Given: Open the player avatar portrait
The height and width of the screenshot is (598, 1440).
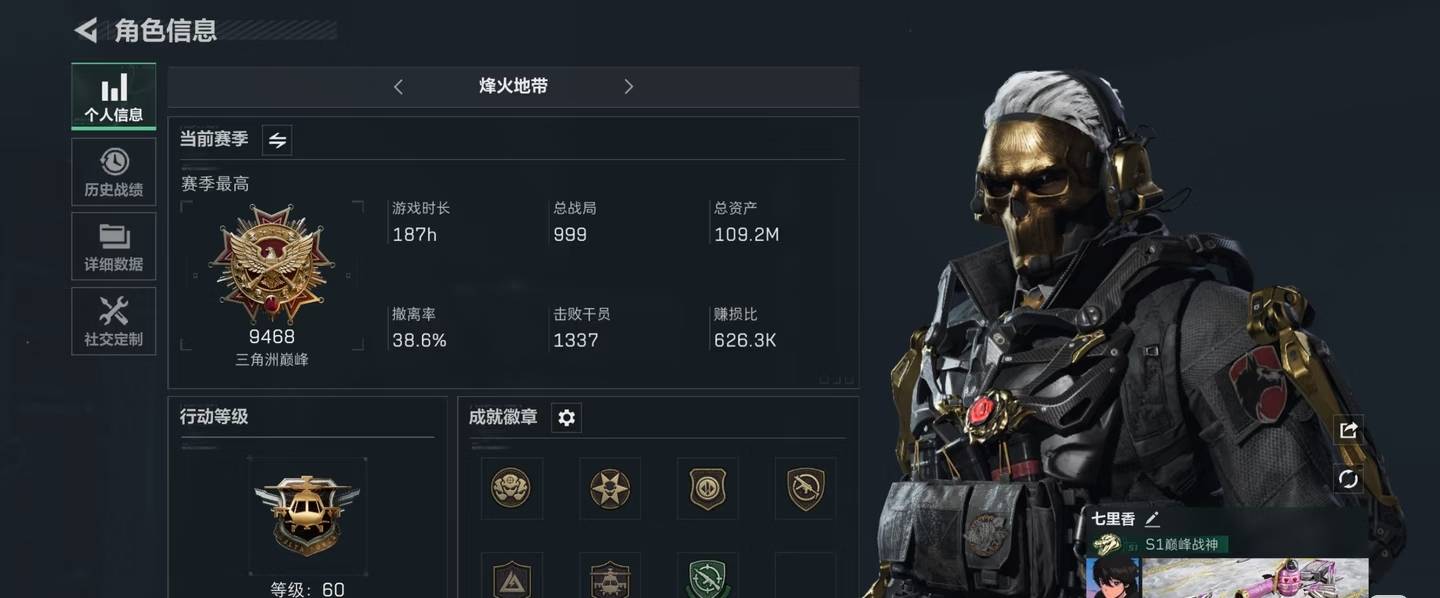Looking at the screenshot, I should tap(1113, 578).
